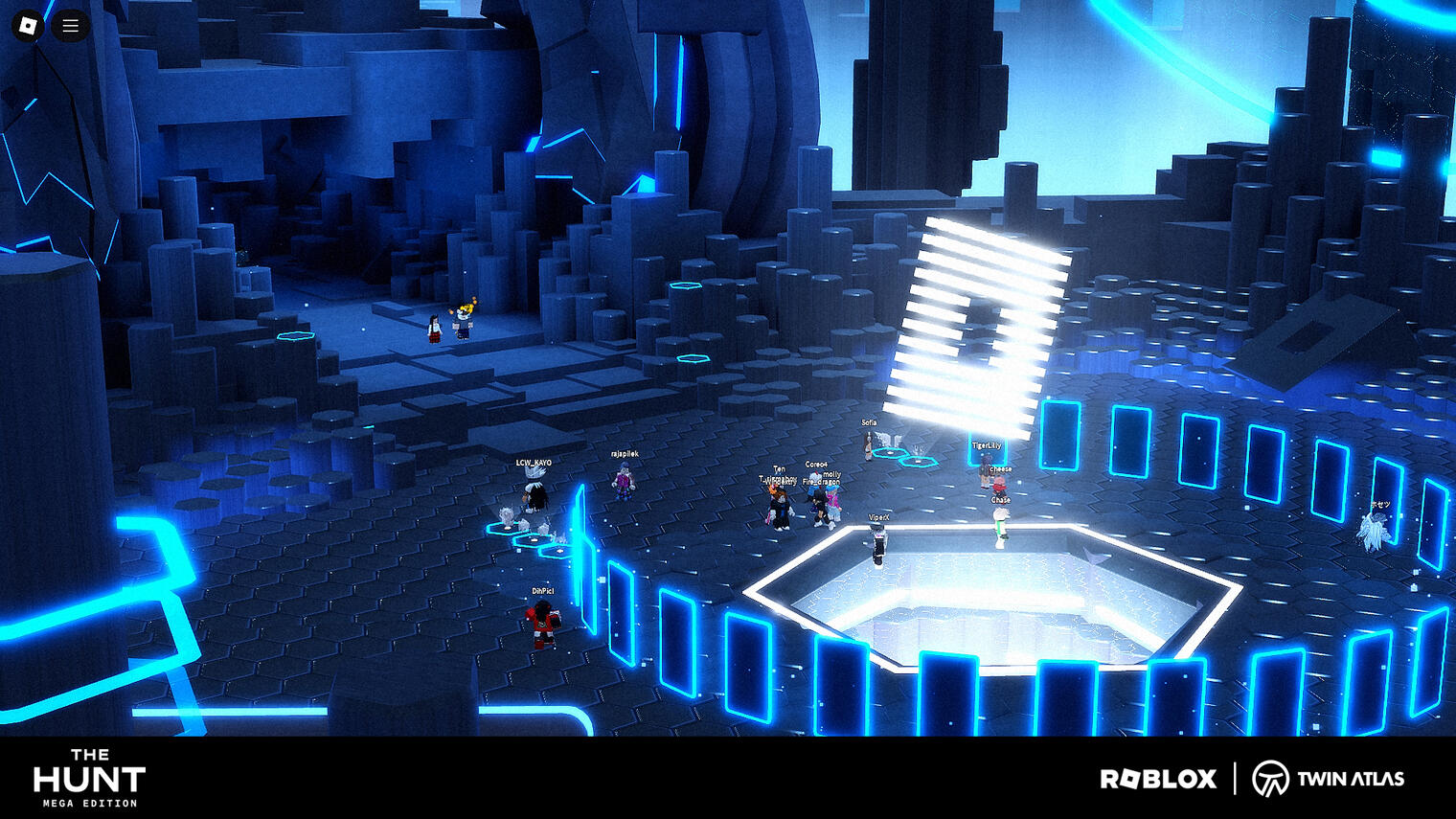Select the Twin Atlas circular logo icon
1456x819 pixels.
tap(1273, 778)
